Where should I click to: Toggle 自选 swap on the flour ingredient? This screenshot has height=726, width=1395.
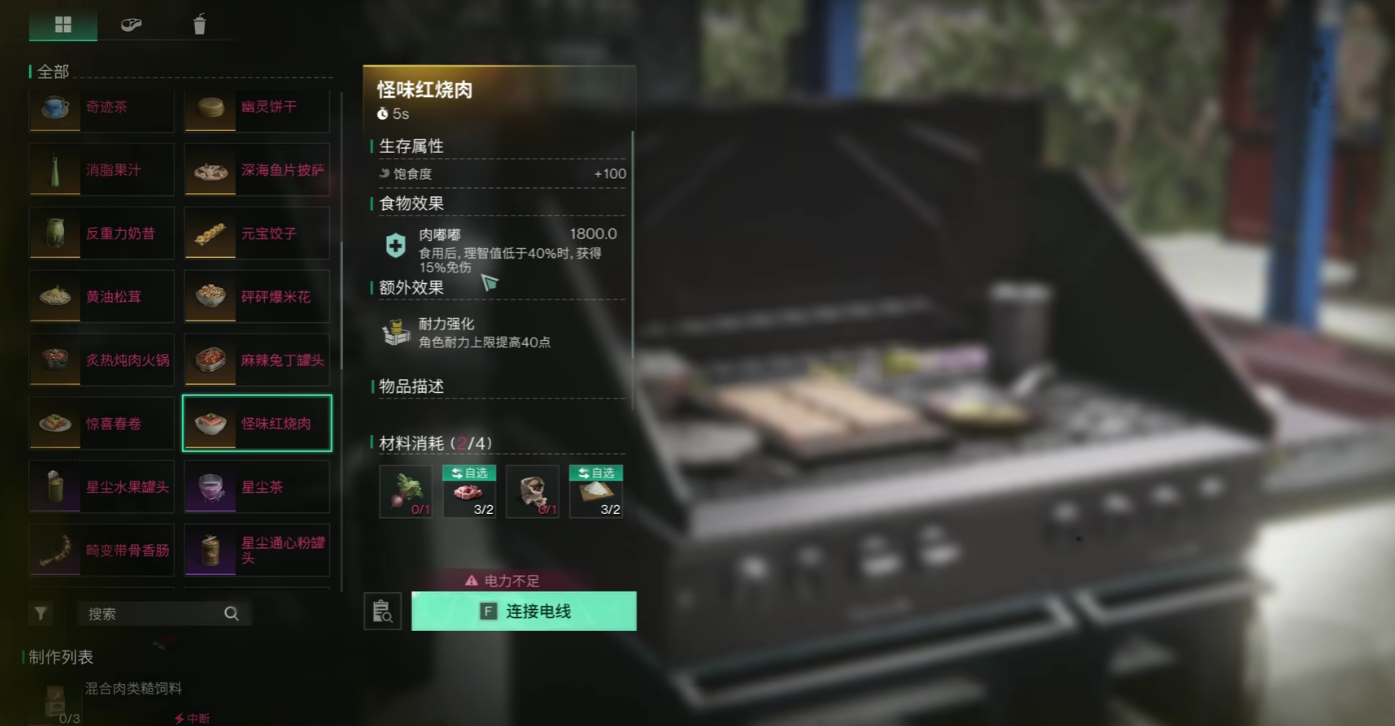(x=596, y=472)
